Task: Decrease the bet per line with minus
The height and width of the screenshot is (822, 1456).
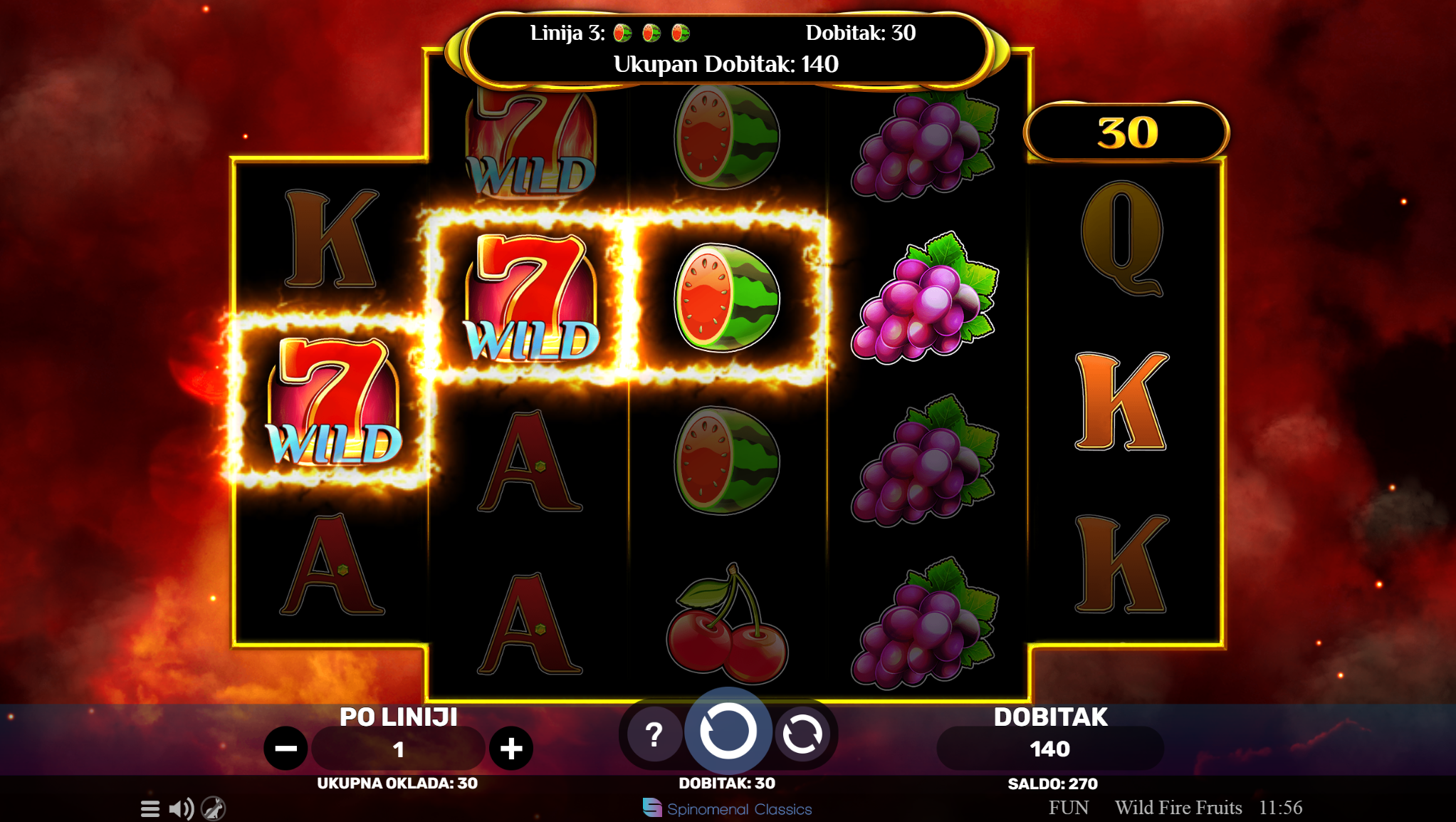Action: pyautogui.click(x=286, y=749)
